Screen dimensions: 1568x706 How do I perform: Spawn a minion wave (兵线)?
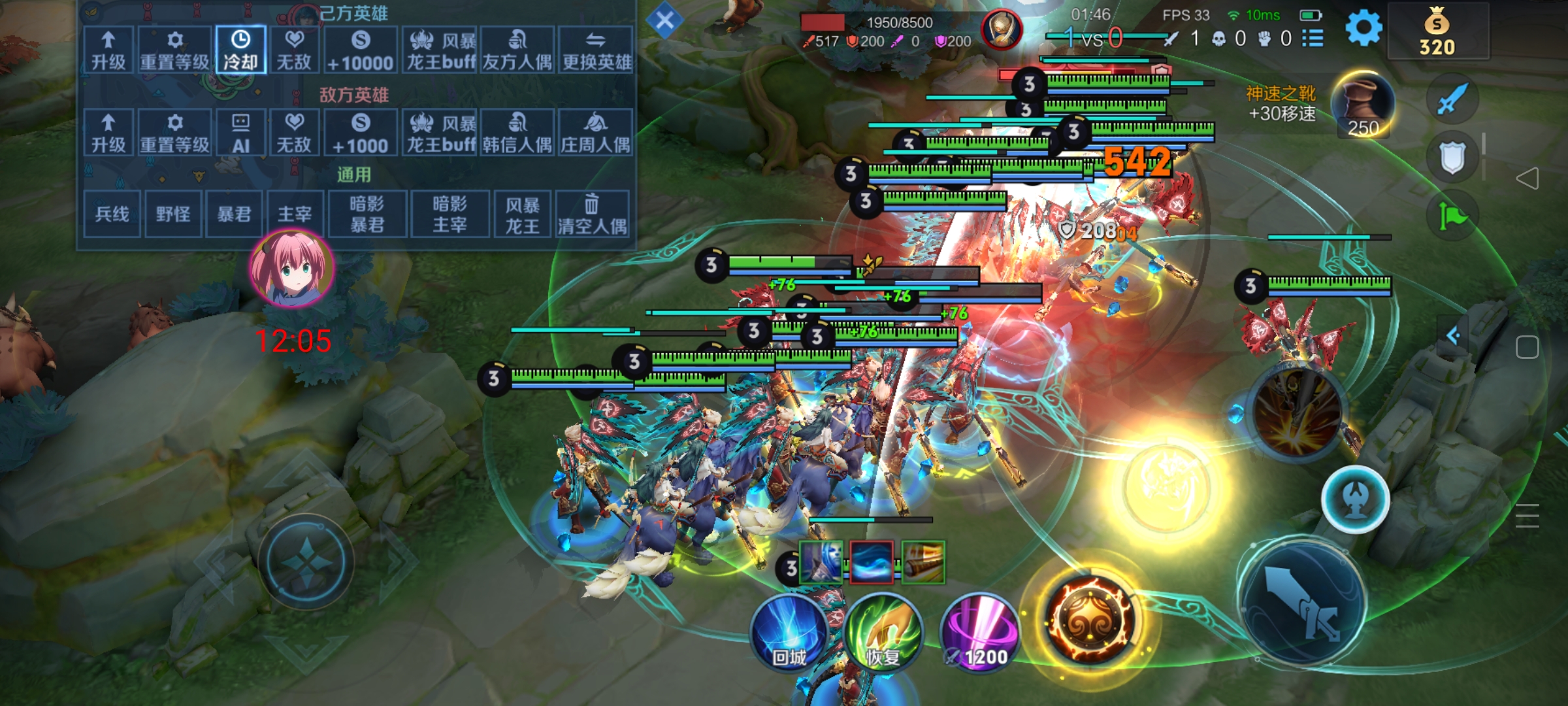(x=112, y=214)
